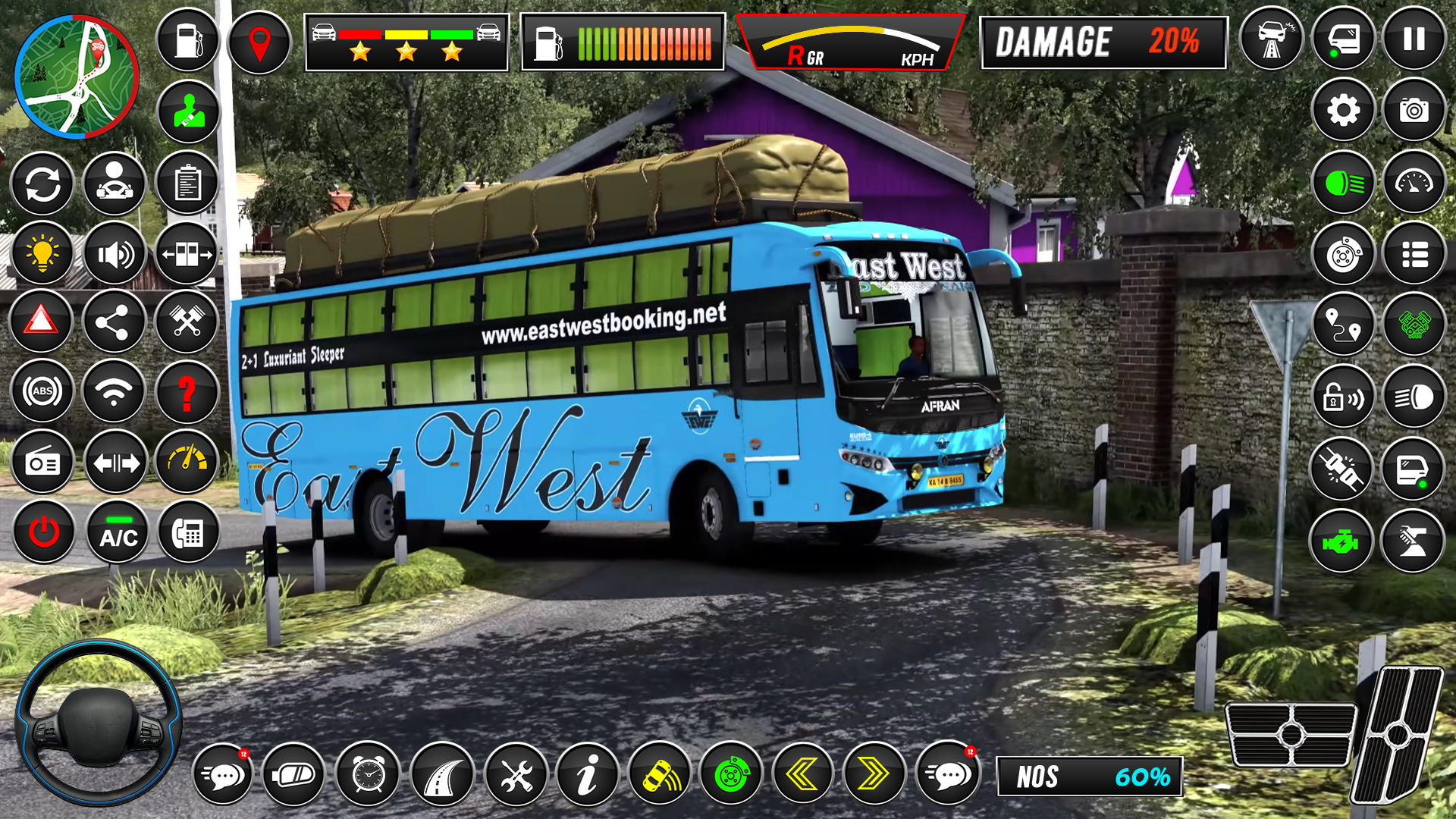Click the radio icon
1456x819 pixels.
(x=43, y=463)
